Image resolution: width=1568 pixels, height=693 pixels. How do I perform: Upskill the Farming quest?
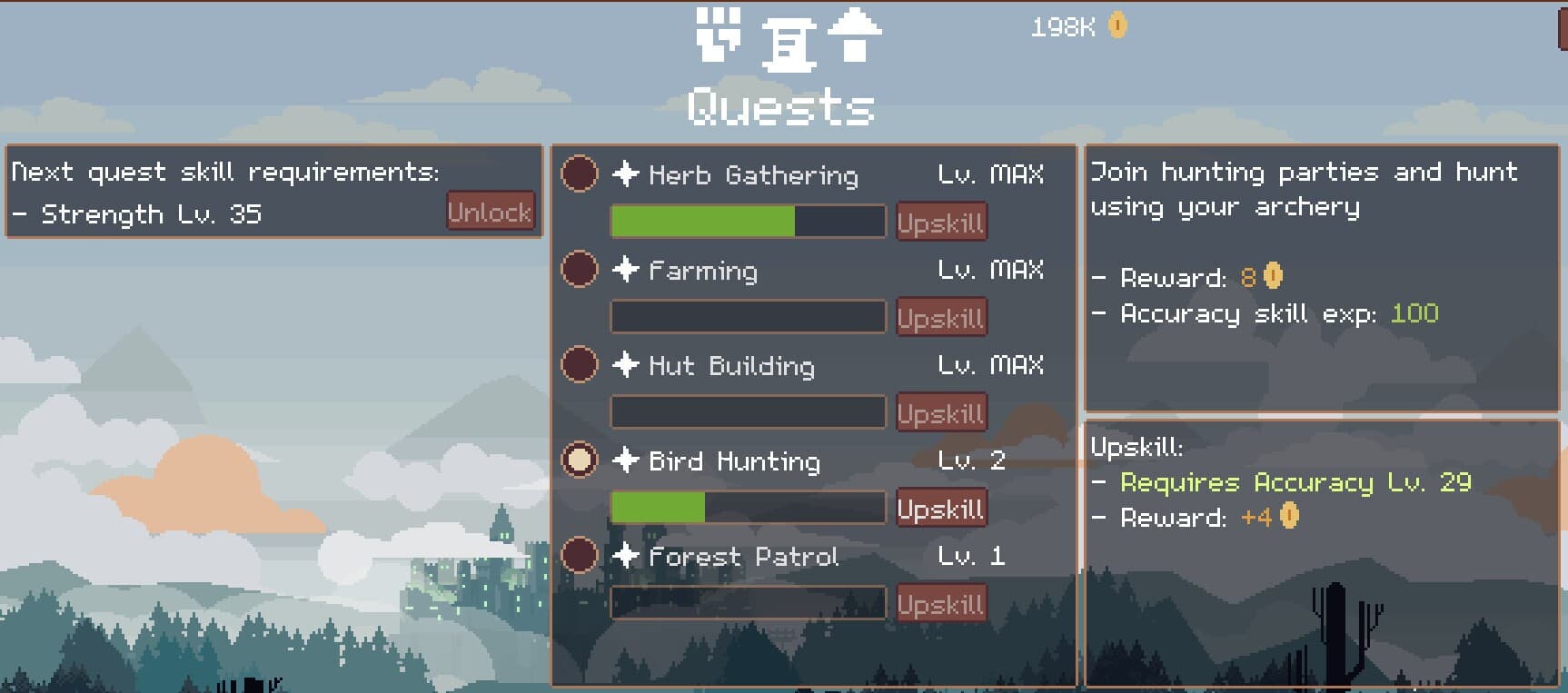940,317
